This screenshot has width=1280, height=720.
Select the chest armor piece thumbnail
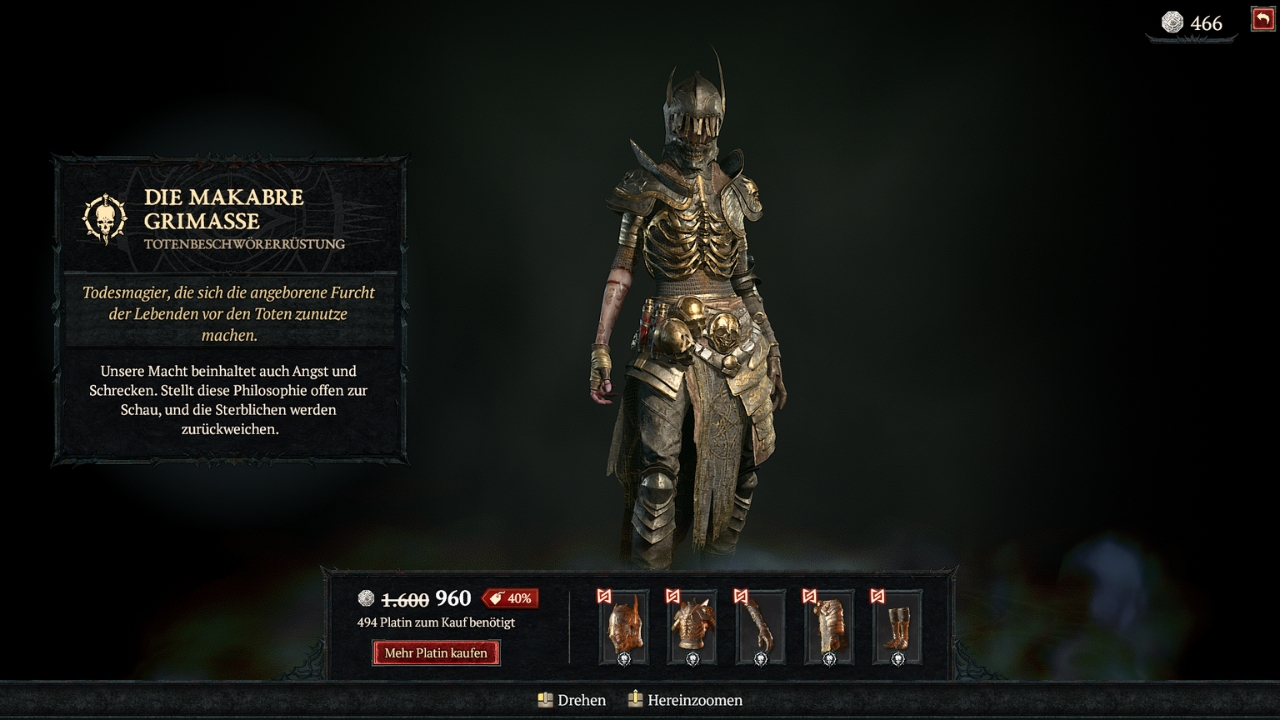click(692, 627)
